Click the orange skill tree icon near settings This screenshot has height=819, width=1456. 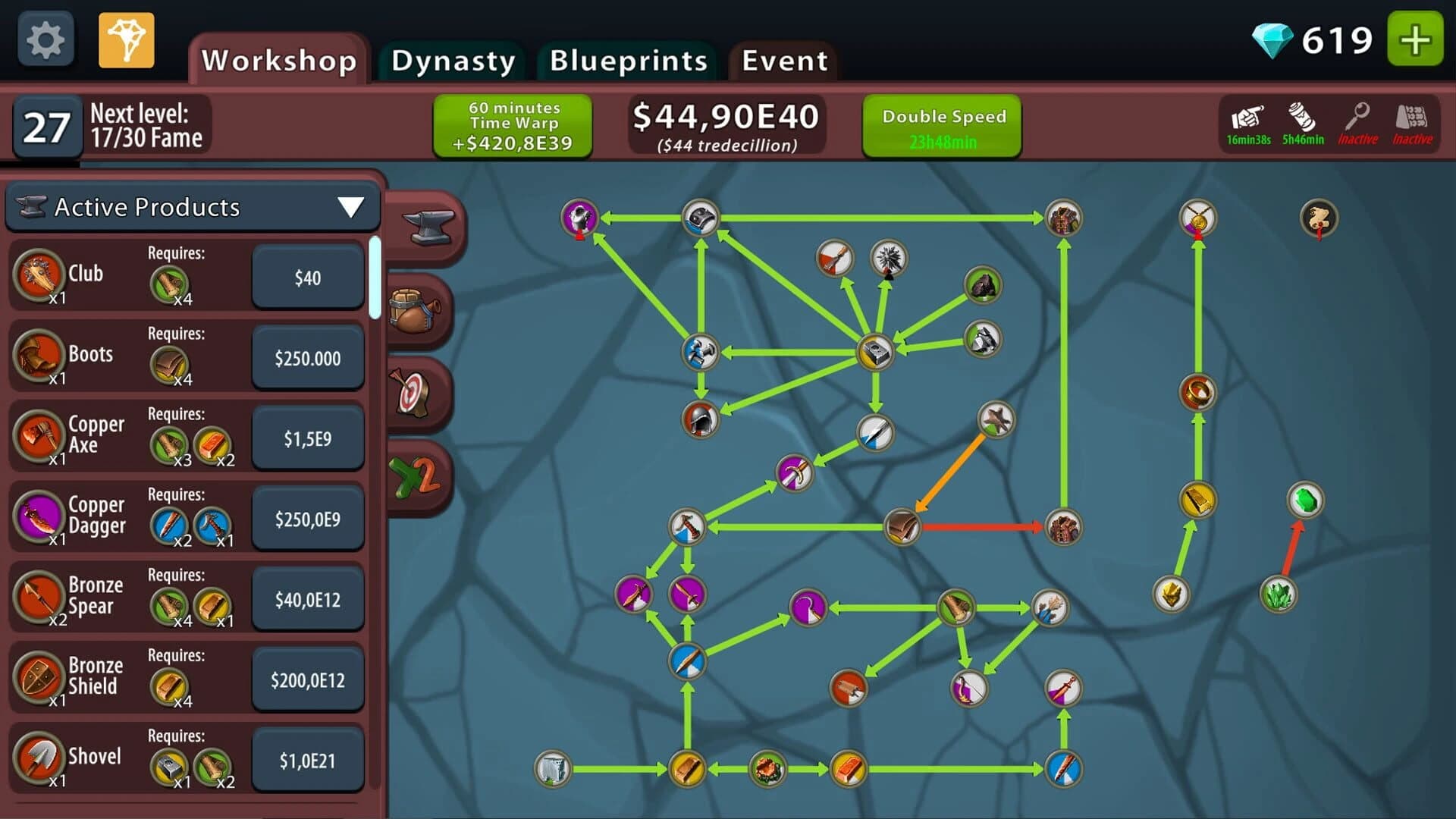coord(126,41)
